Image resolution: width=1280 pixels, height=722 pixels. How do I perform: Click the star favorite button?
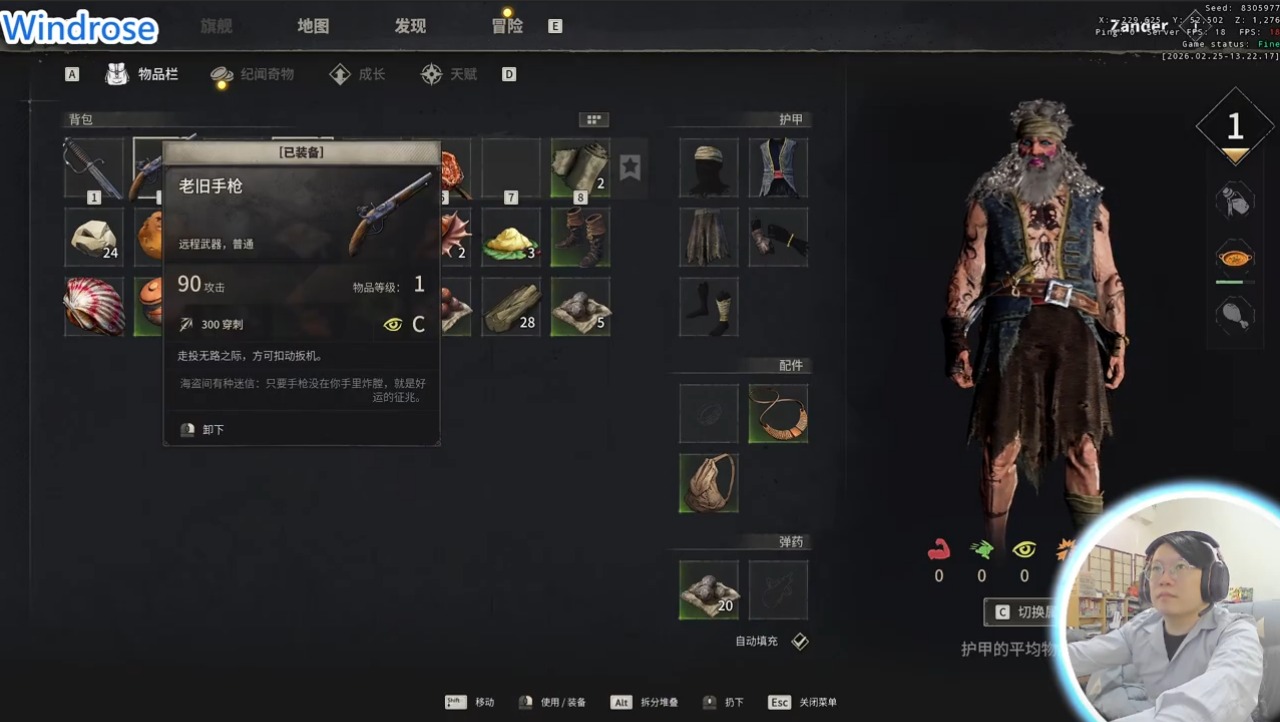tap(629, 167)
